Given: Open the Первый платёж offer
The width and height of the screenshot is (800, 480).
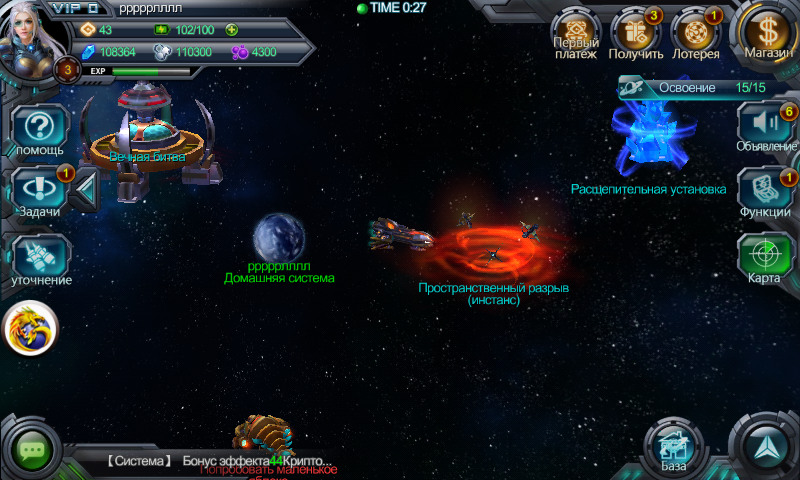Looking at the screenshot, I should pos(575,35).
